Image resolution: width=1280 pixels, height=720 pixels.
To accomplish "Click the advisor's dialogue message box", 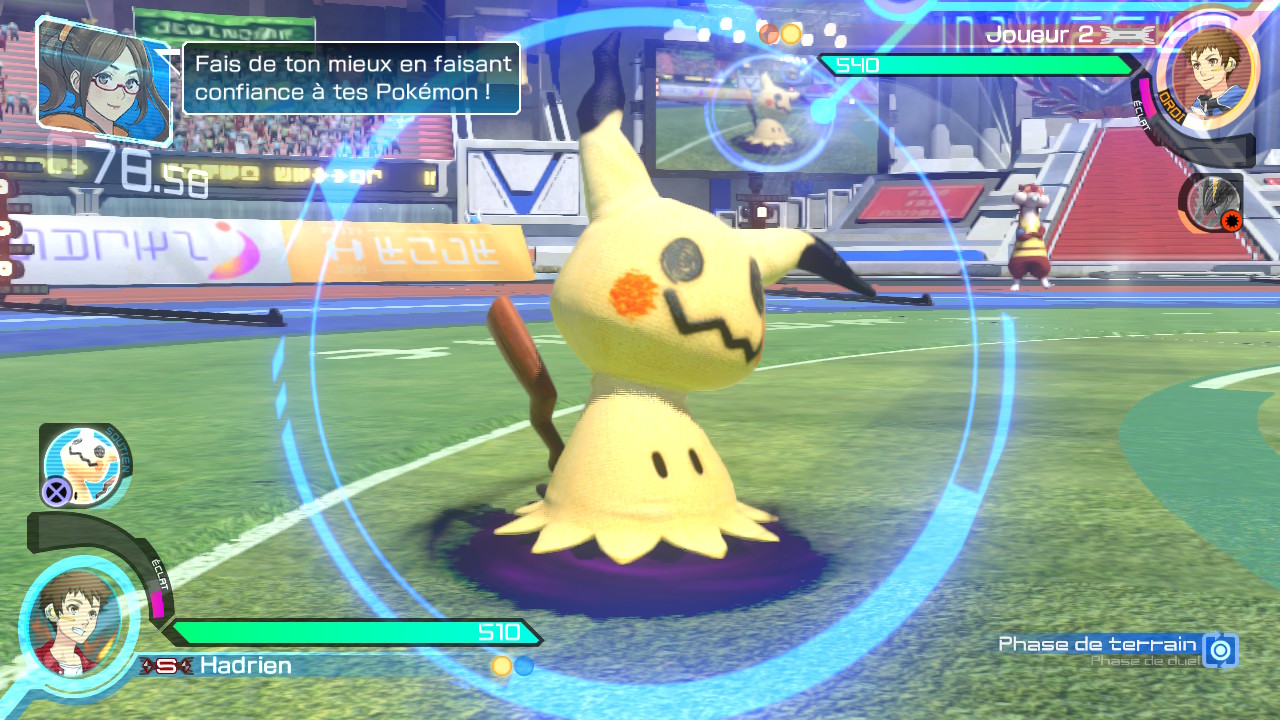I will point(351,78).
